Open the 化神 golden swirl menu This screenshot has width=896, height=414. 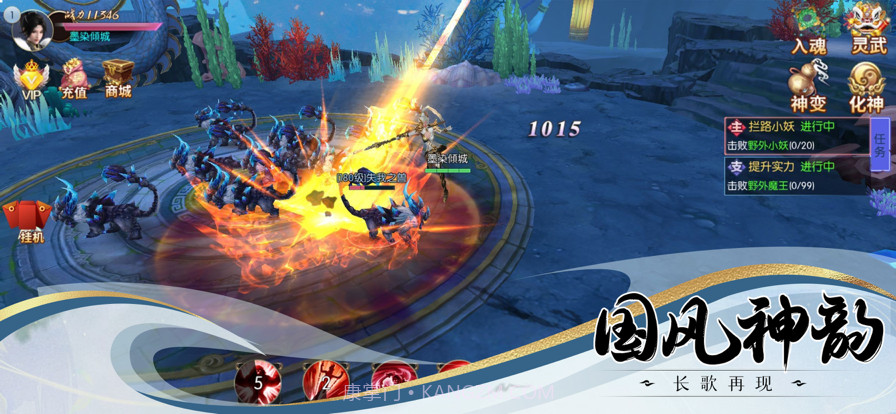(x=867, y=84)
